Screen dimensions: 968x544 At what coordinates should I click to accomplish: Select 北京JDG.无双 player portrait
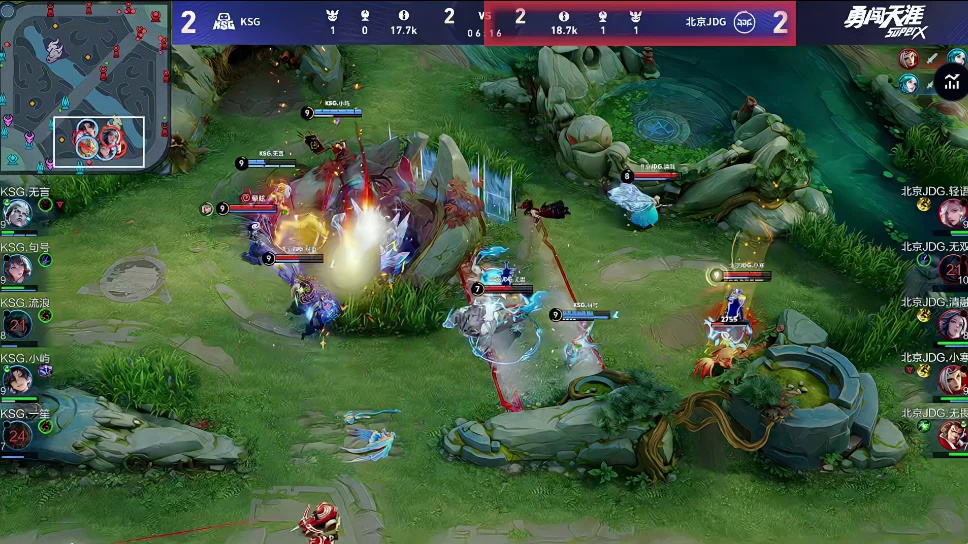point(951,268)
